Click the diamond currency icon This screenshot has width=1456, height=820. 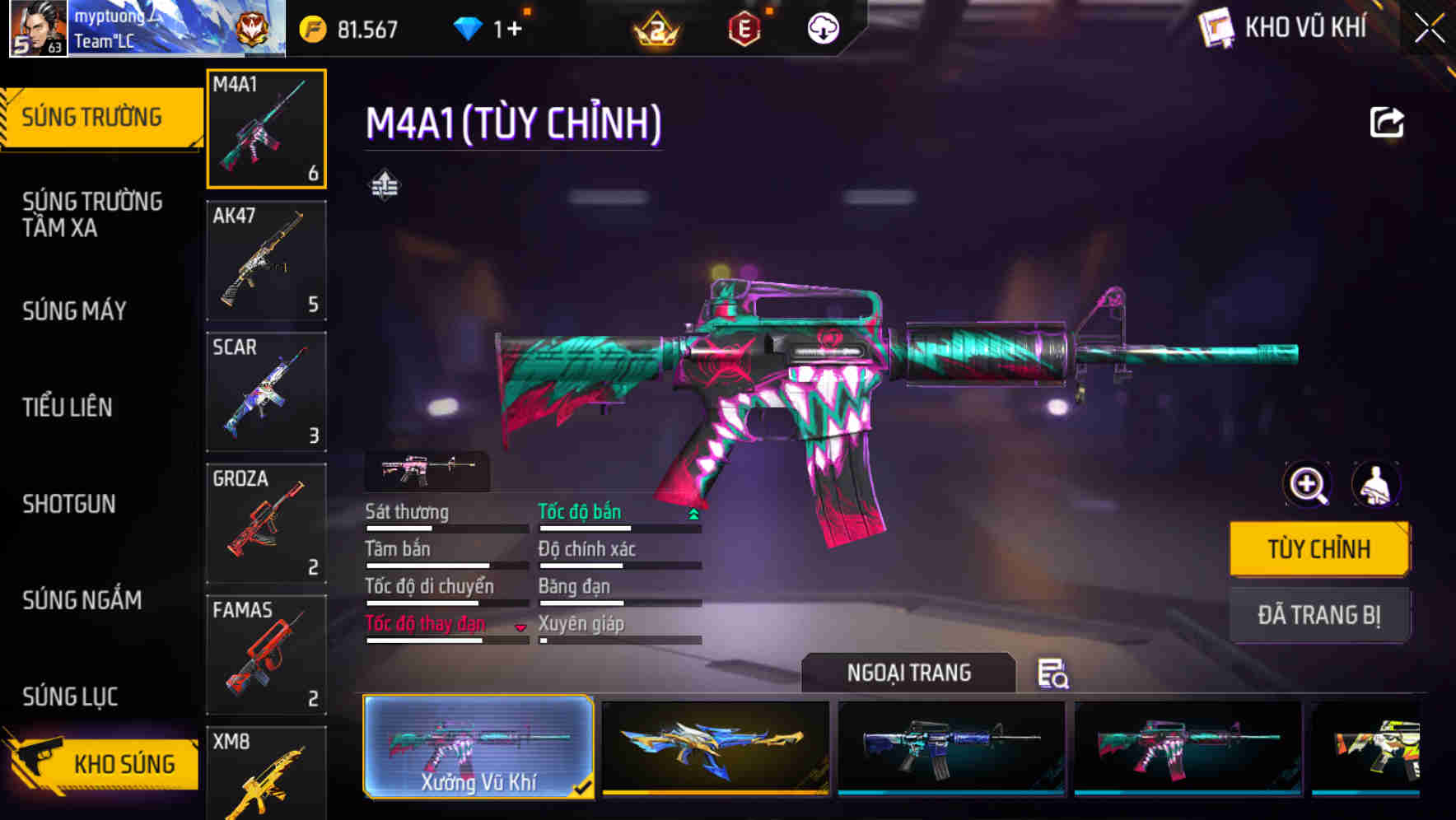click(469, 27)
